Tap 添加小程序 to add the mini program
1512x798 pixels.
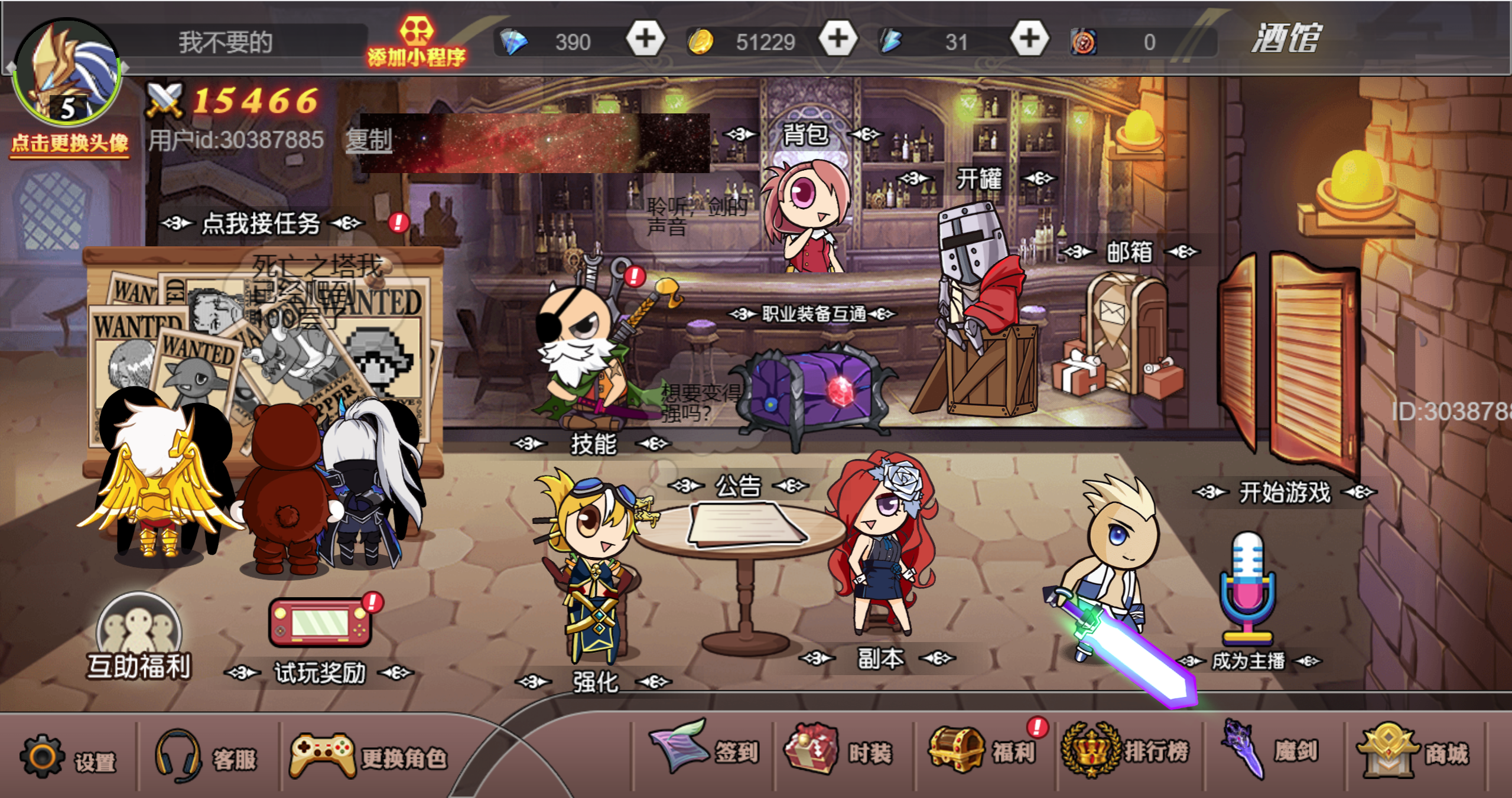[417, 41]
